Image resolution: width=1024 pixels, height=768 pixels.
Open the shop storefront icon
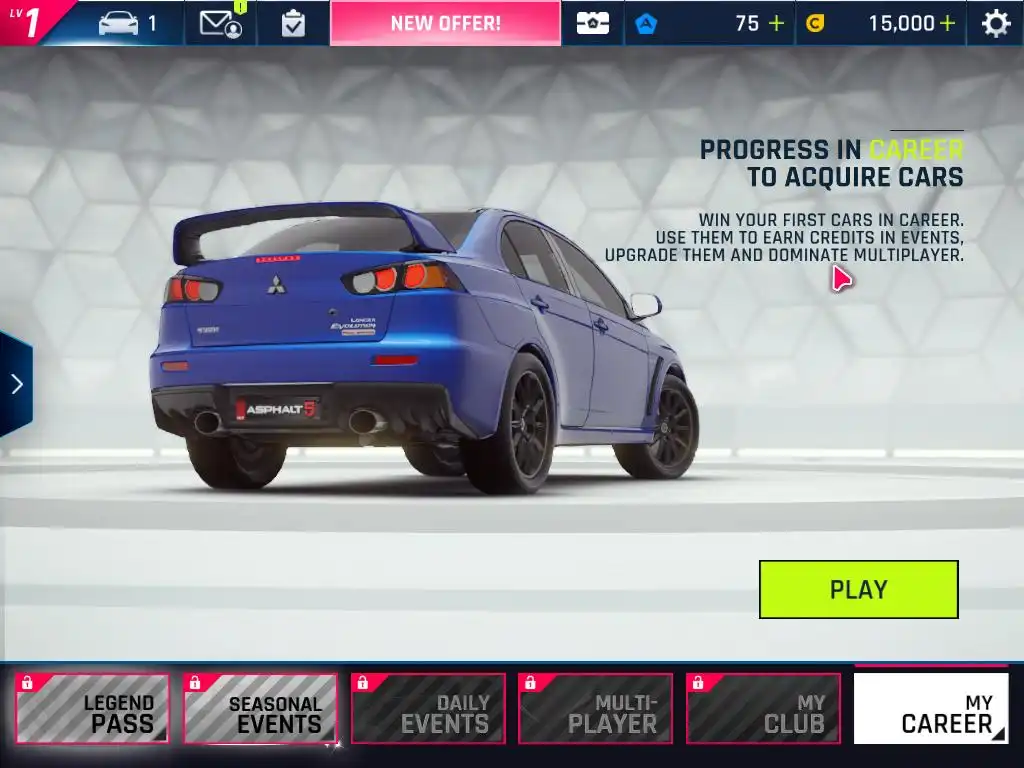[592, 23]
